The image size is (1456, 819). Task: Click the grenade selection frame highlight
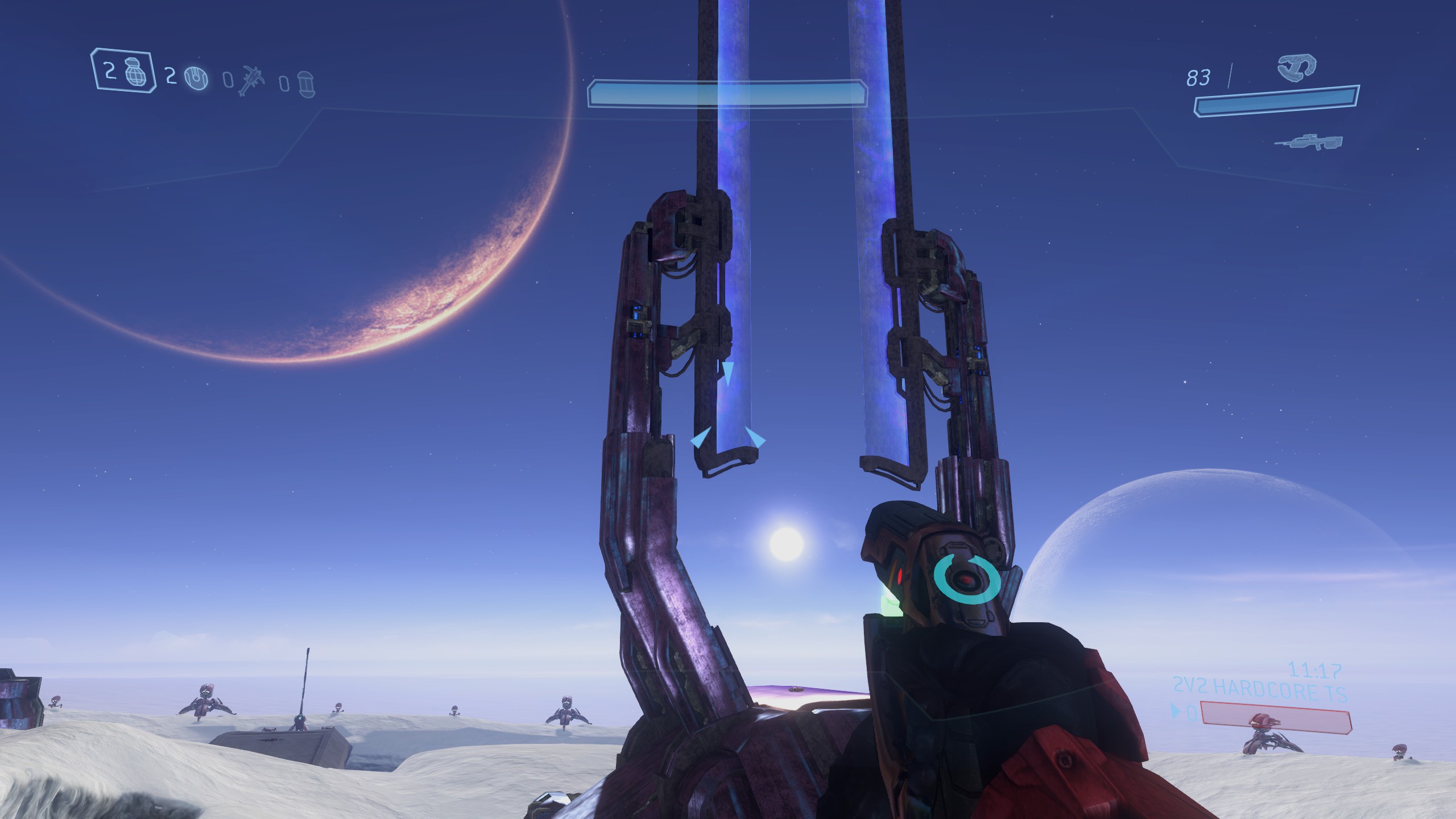122,71
